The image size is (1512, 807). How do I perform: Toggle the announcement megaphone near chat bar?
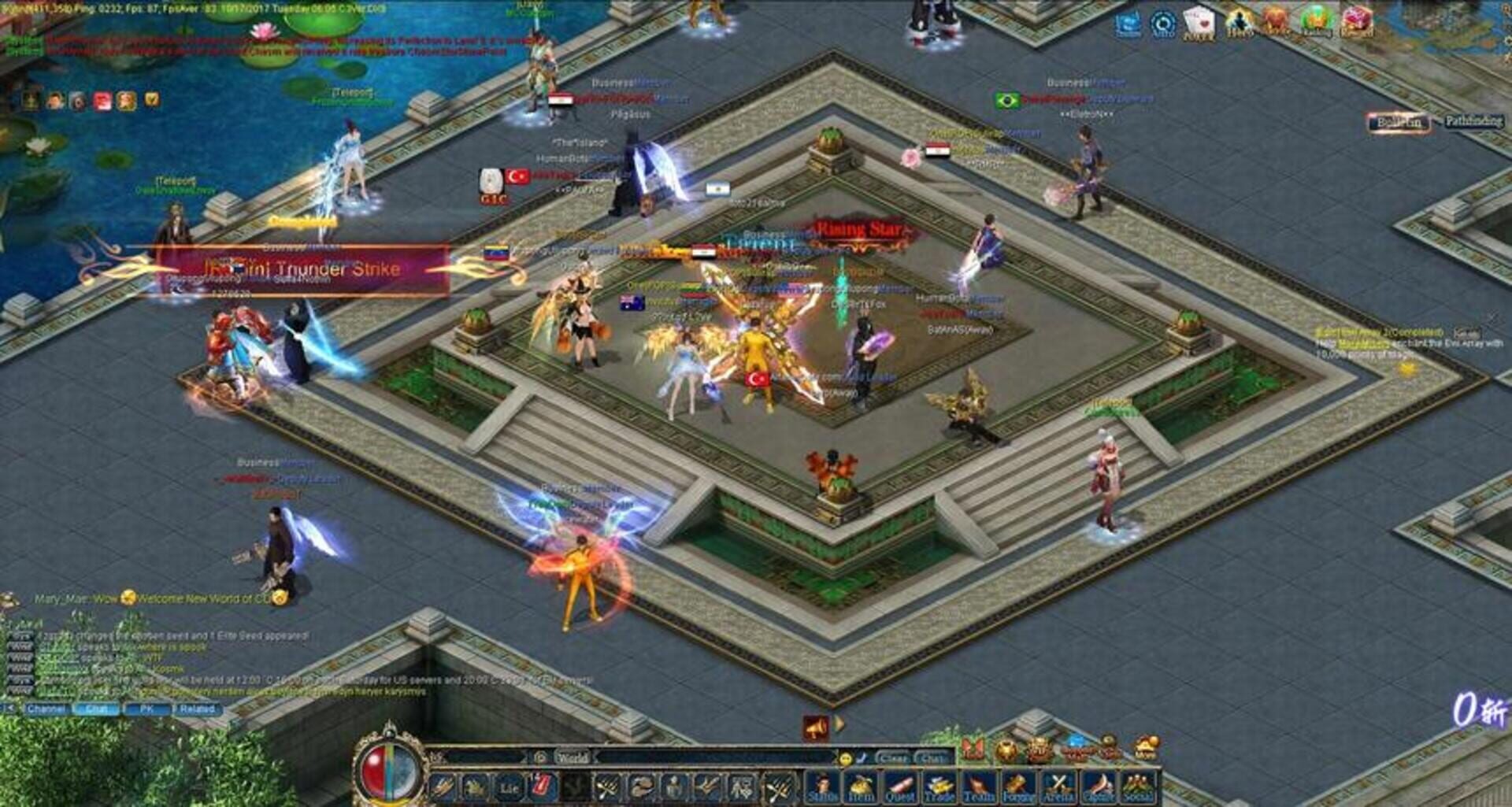pos(816,727)
